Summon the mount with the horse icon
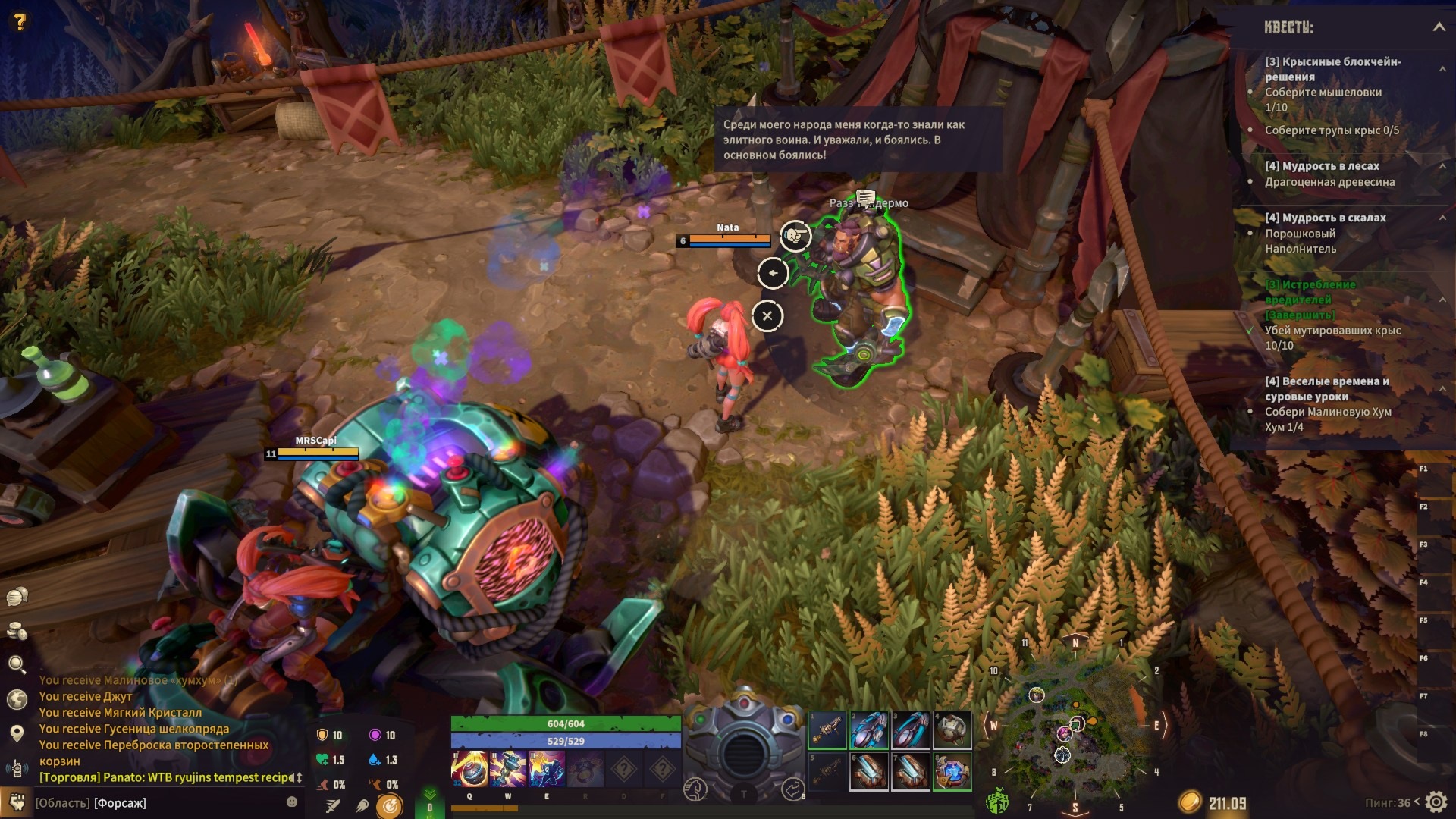This screenshot has width=1456, height=819. click(695, 789)
